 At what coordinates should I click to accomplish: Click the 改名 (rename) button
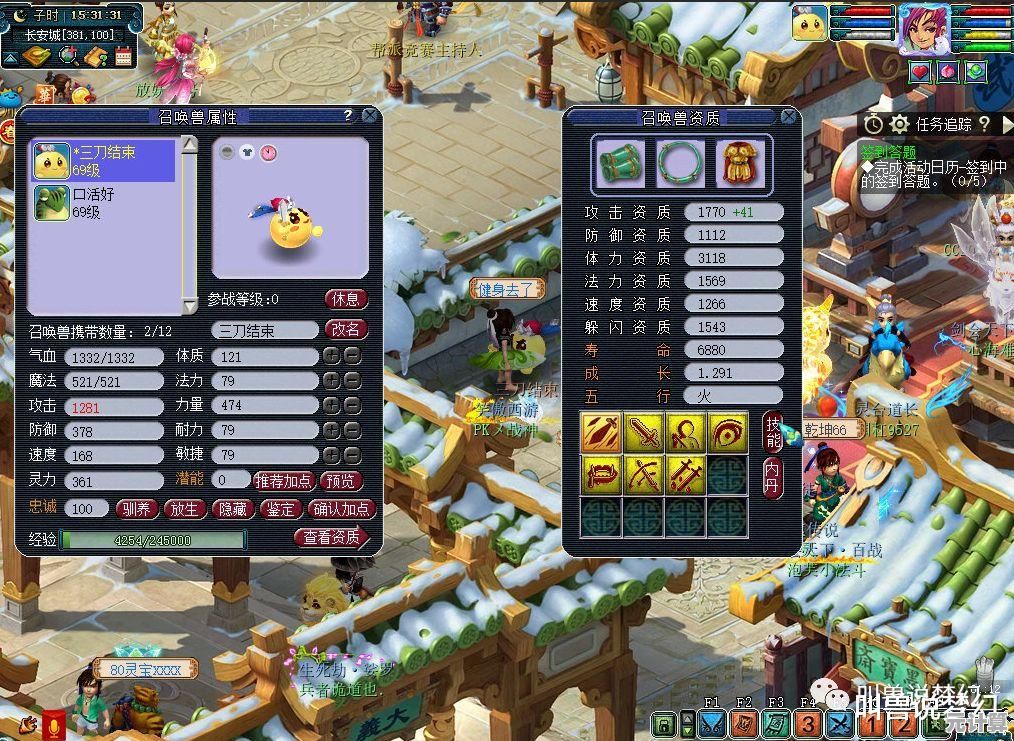tap(346, 329)
